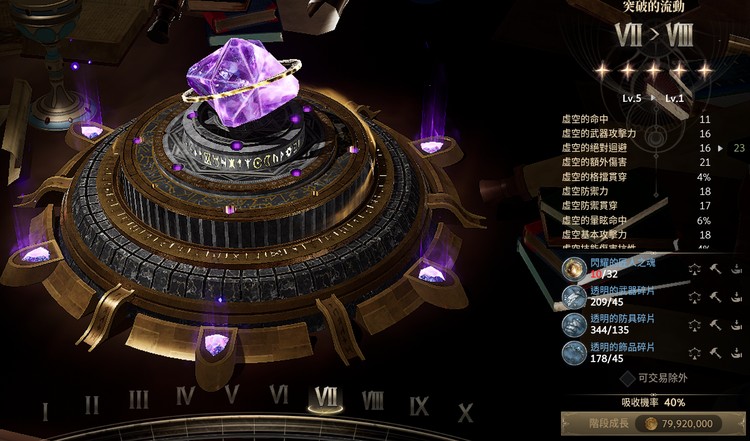
Task: Toggle the 可交易除外 checkbox
Action: pos(627,378)
